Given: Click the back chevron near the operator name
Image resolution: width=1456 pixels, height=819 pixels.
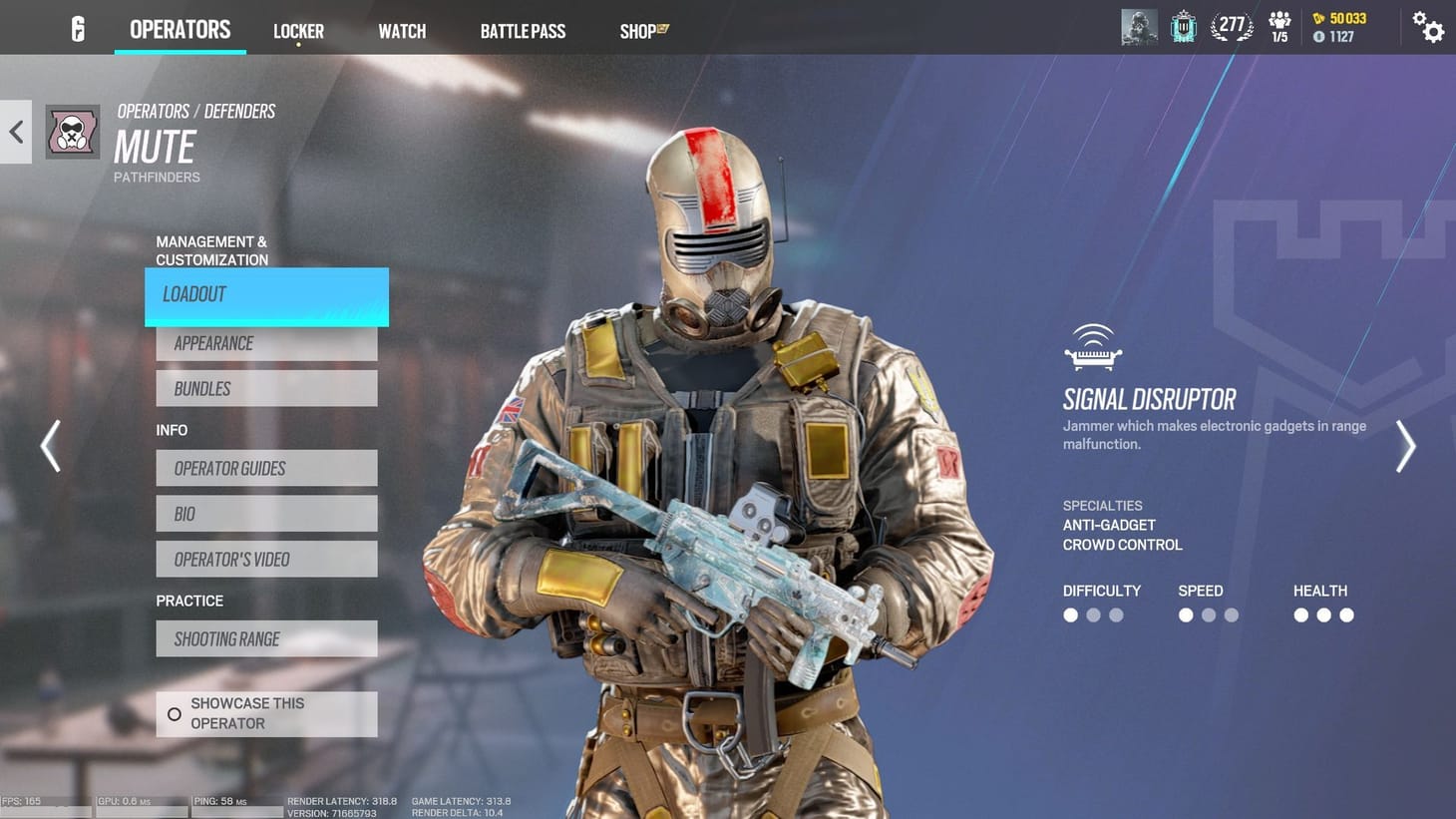Looking at the screenshot, I should coord(15,131).
